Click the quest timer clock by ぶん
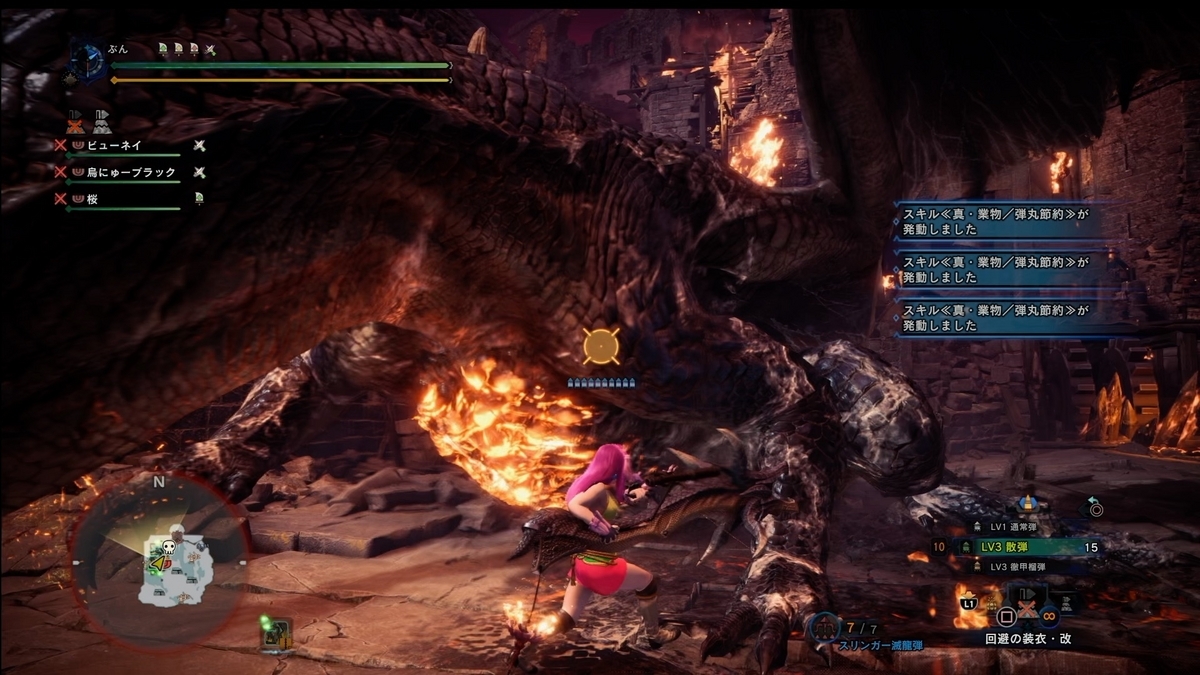Viewport: 1200px width, 675px height. 87,59
